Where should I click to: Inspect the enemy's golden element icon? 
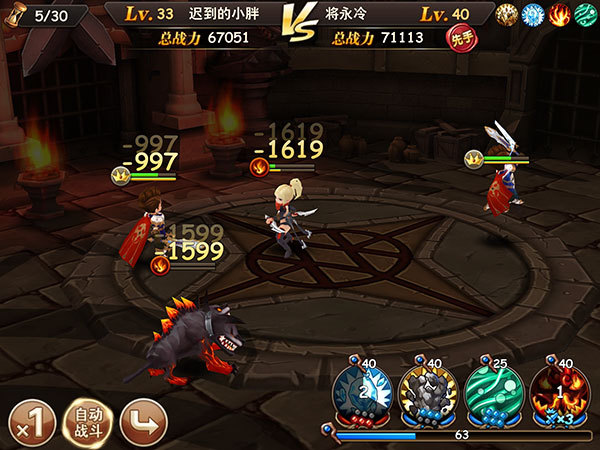click(508, 15)
